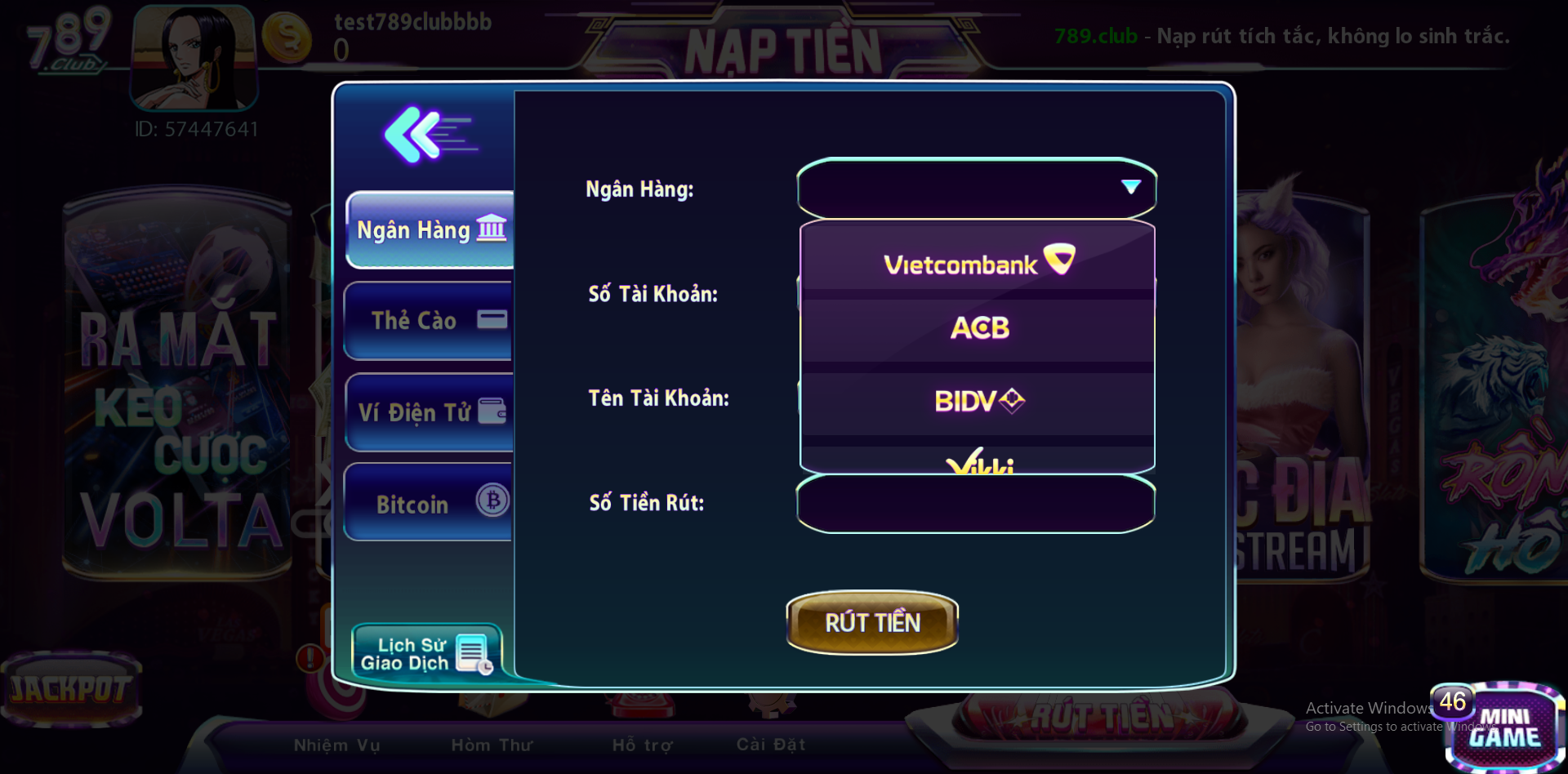Switch to the Ngân Hàng tab
The width and height of the screenshot is (1568, 774).
430,230
